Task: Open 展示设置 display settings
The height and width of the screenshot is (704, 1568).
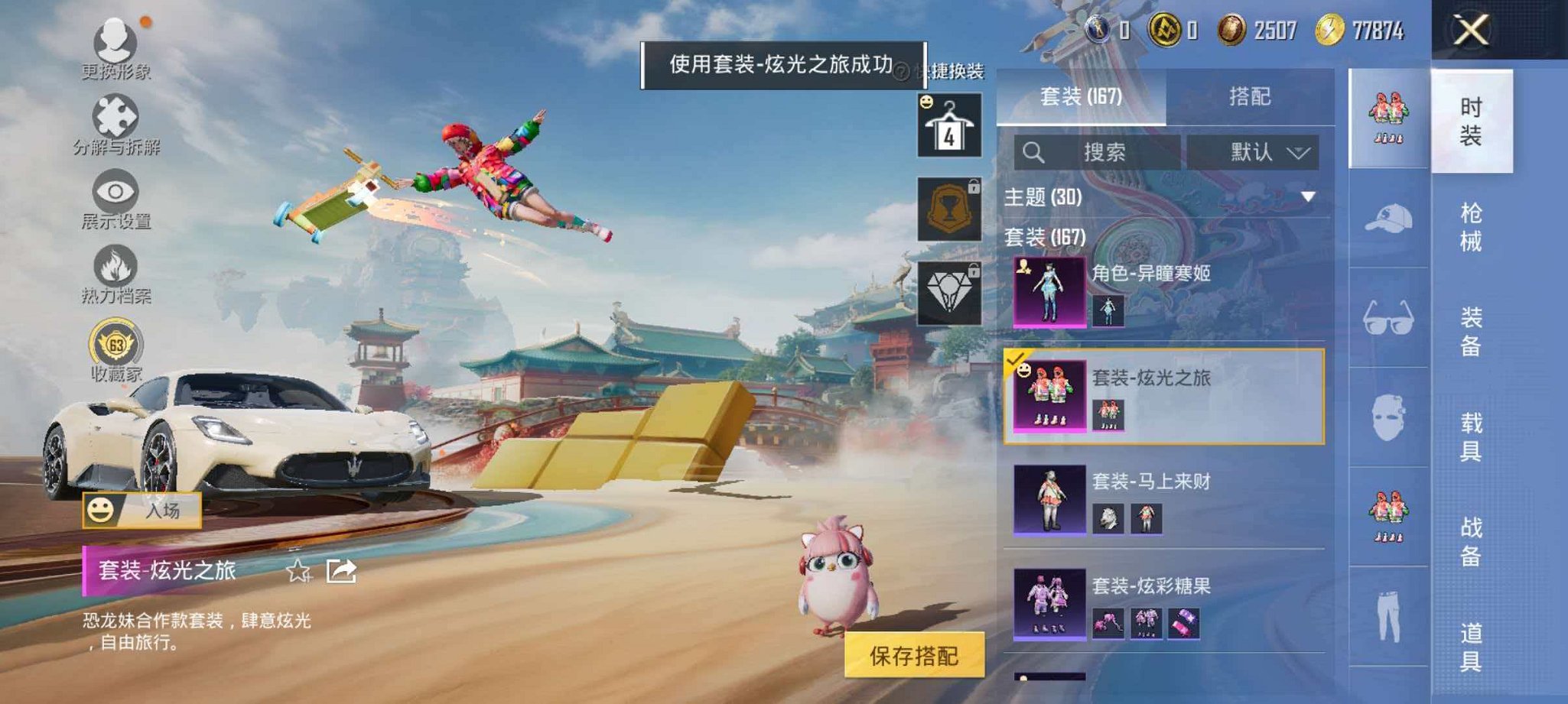Action: click(113, 191)
